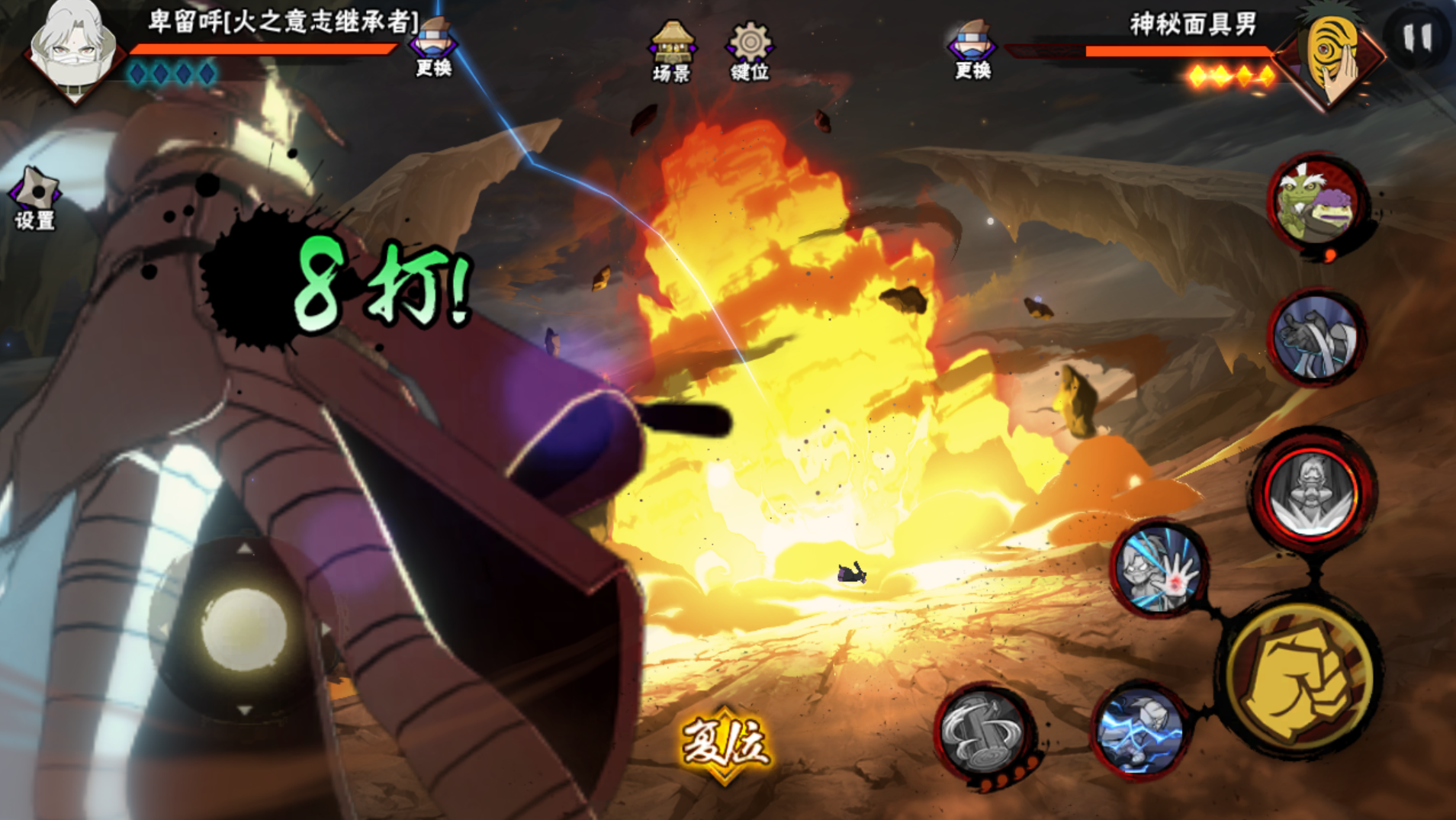This screenshot has height=820, width=1456.
Task: Activate the secret scroll icon with clasped hands
Action: (x=1317, y=338)
